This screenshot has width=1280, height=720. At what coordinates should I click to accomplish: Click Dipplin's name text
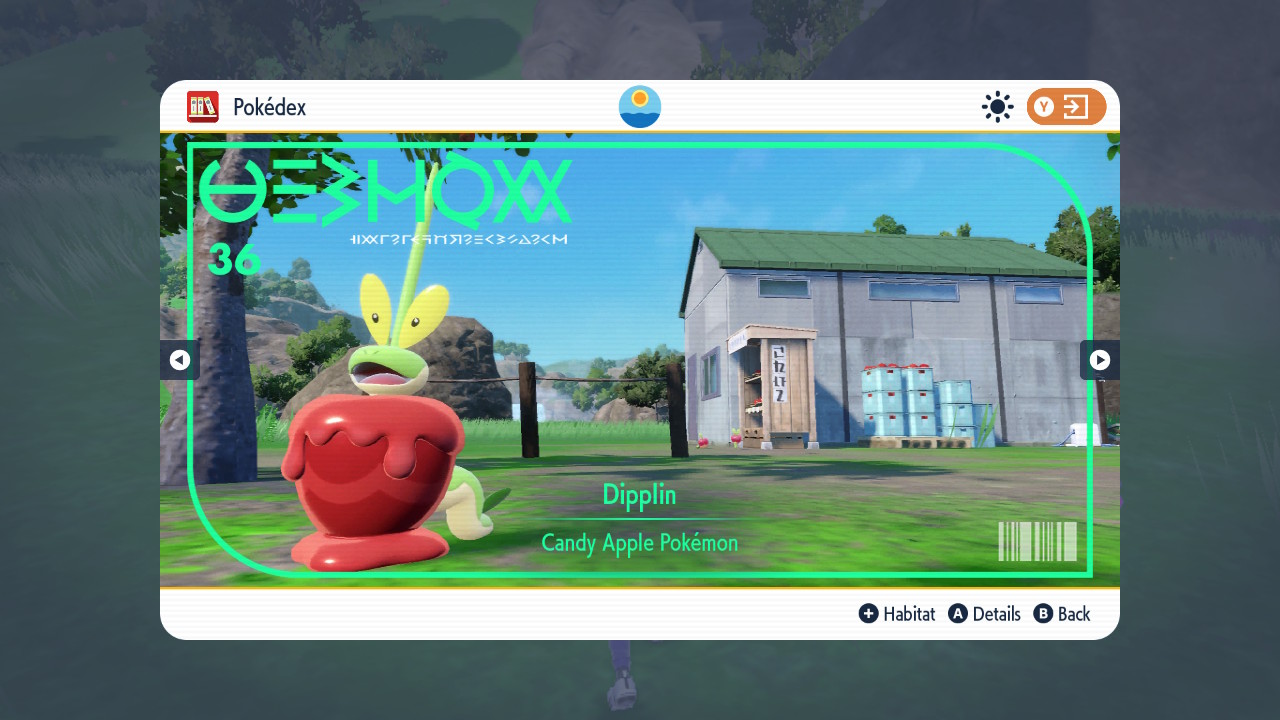click(x=639, y=494)
